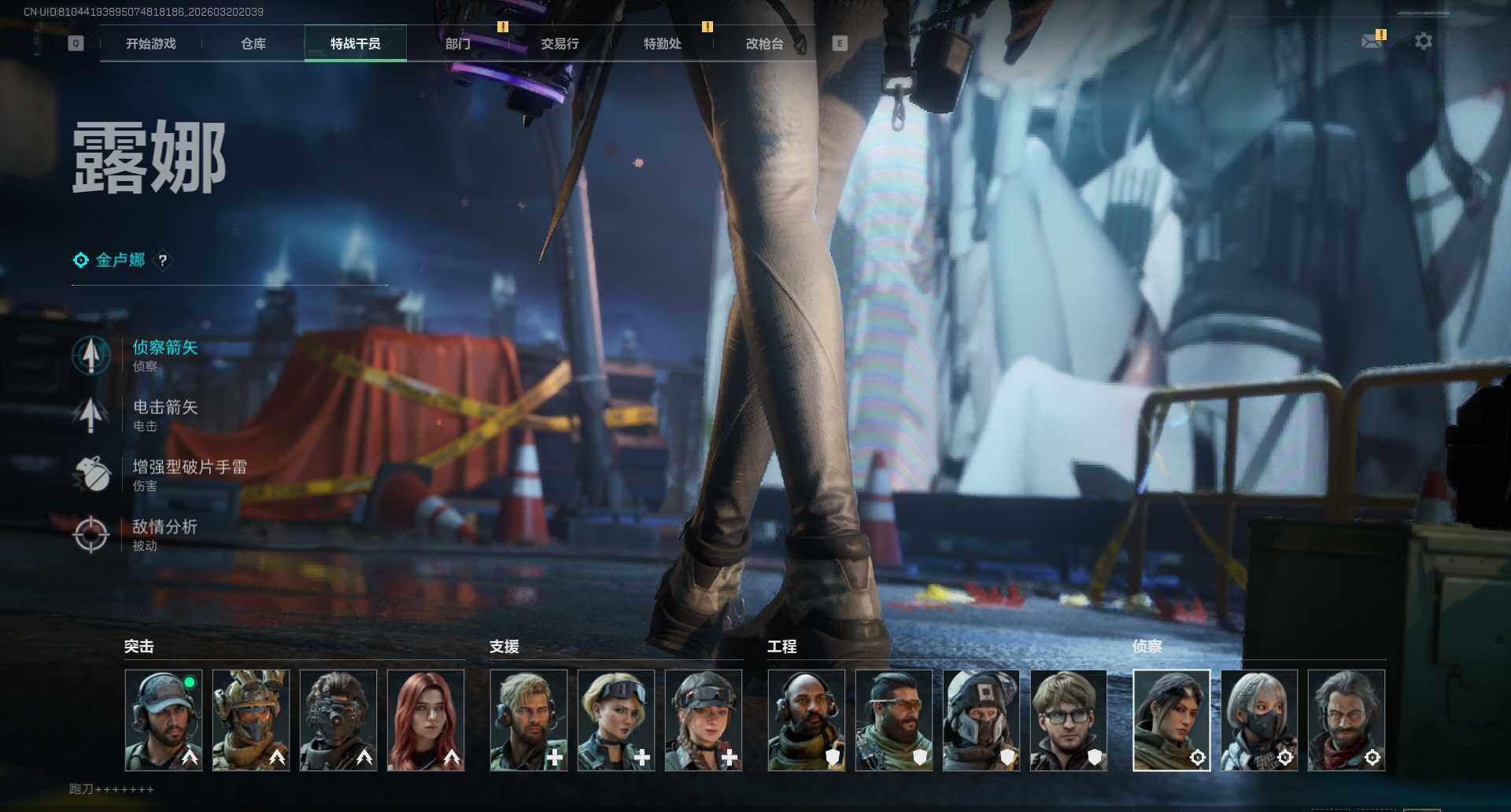Open the 仓库 tab
Screen dimensions: 1511x812
tap(253, 44)
